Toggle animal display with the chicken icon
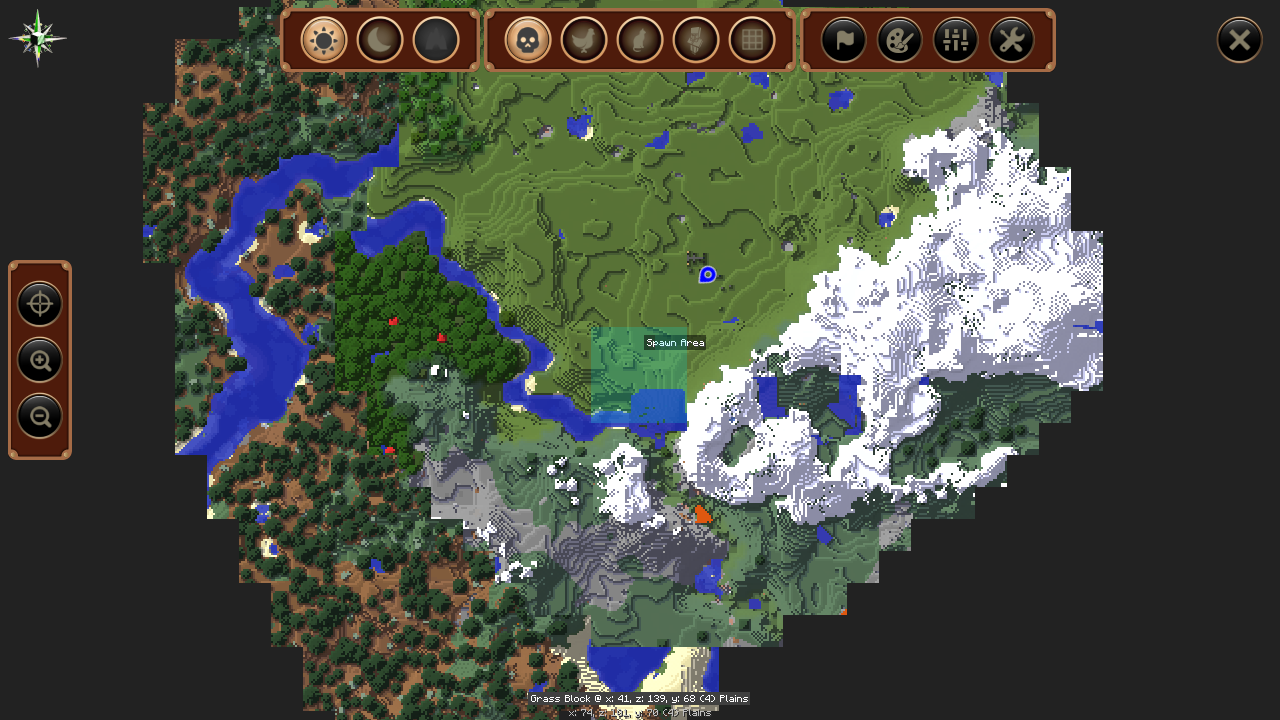Image resolution: width=1280 pixels, height=720 pixels. pos(584,41)
